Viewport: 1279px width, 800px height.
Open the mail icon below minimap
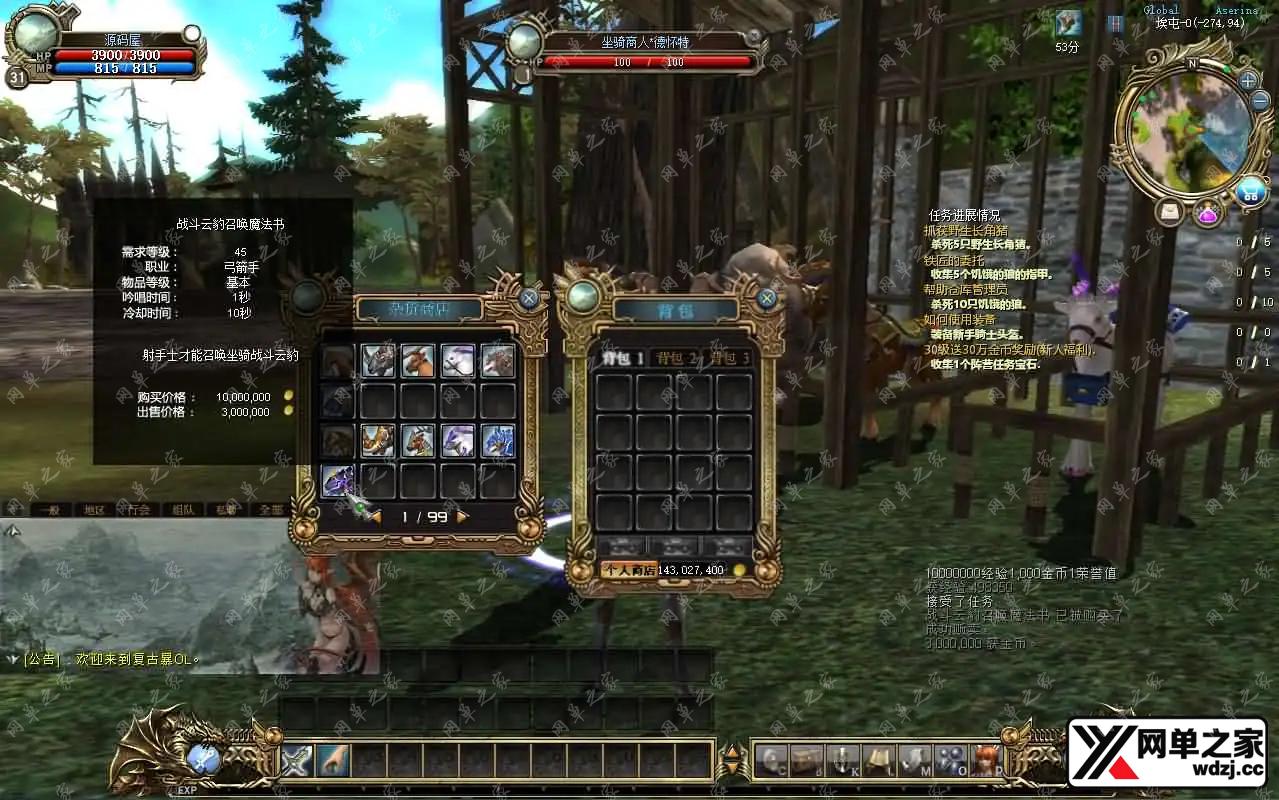[x=1169, y=212]
